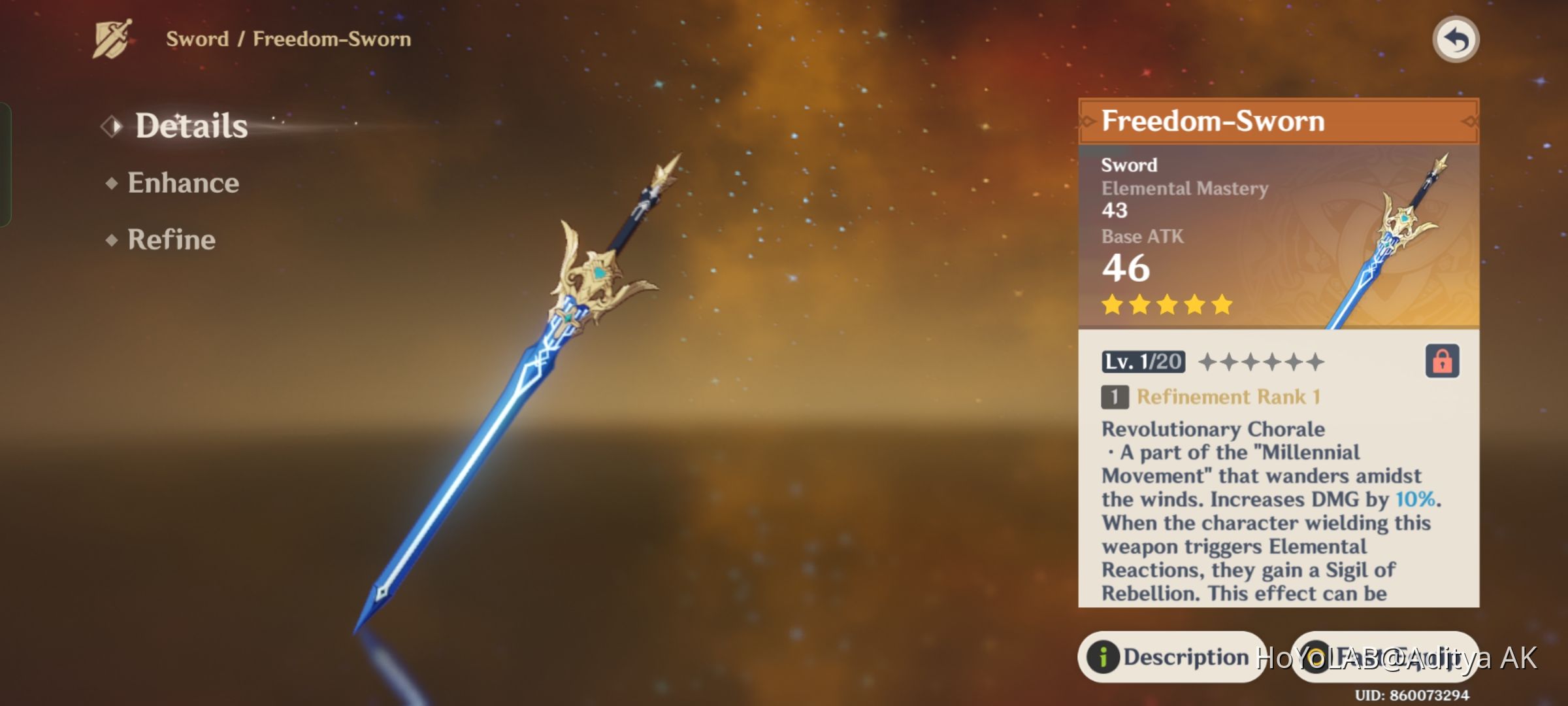
Task: Click the ascension star row beside Lv. 1/20
Action: [1261, 362]
